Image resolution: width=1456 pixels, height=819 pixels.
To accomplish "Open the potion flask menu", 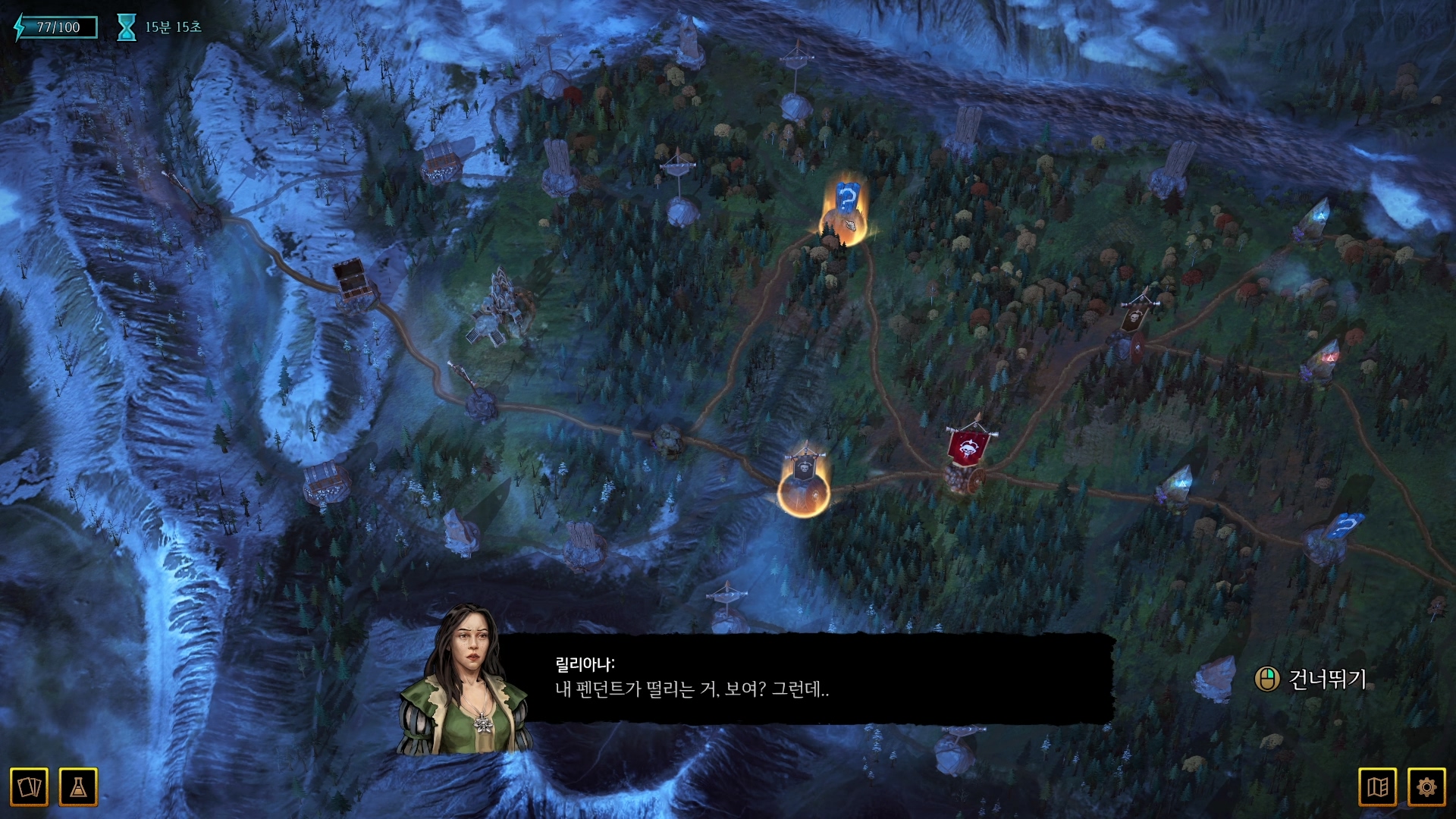I will 78,787.
